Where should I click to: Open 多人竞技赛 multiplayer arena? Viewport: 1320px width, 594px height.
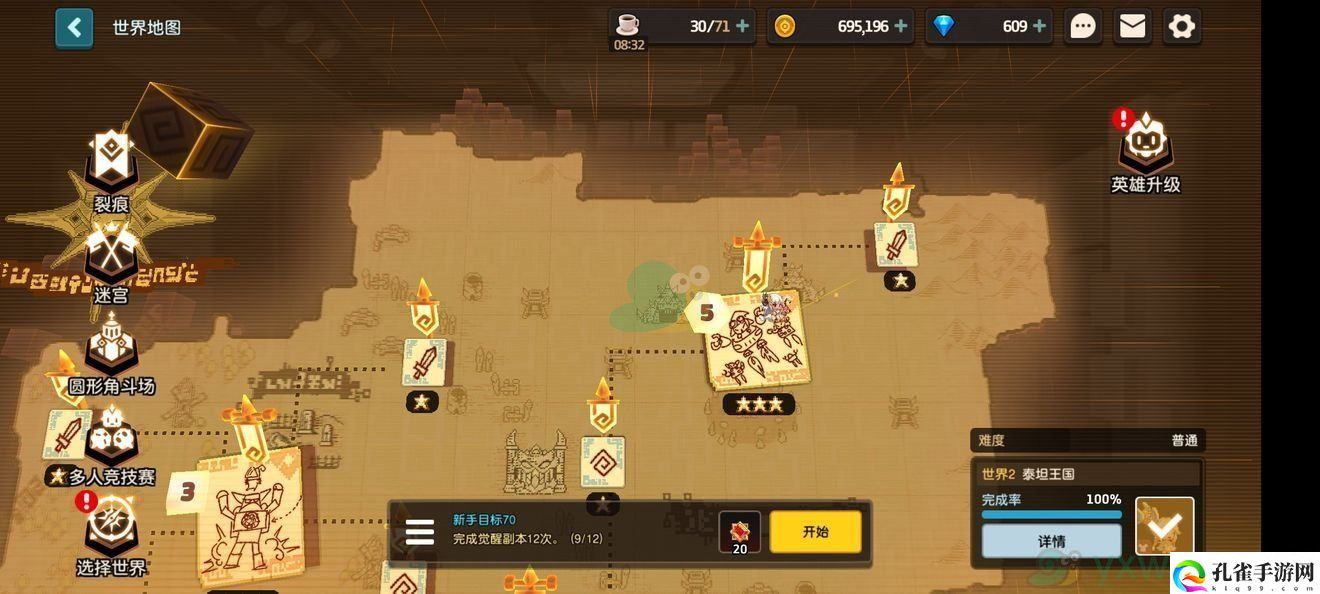tap(111, 445)
